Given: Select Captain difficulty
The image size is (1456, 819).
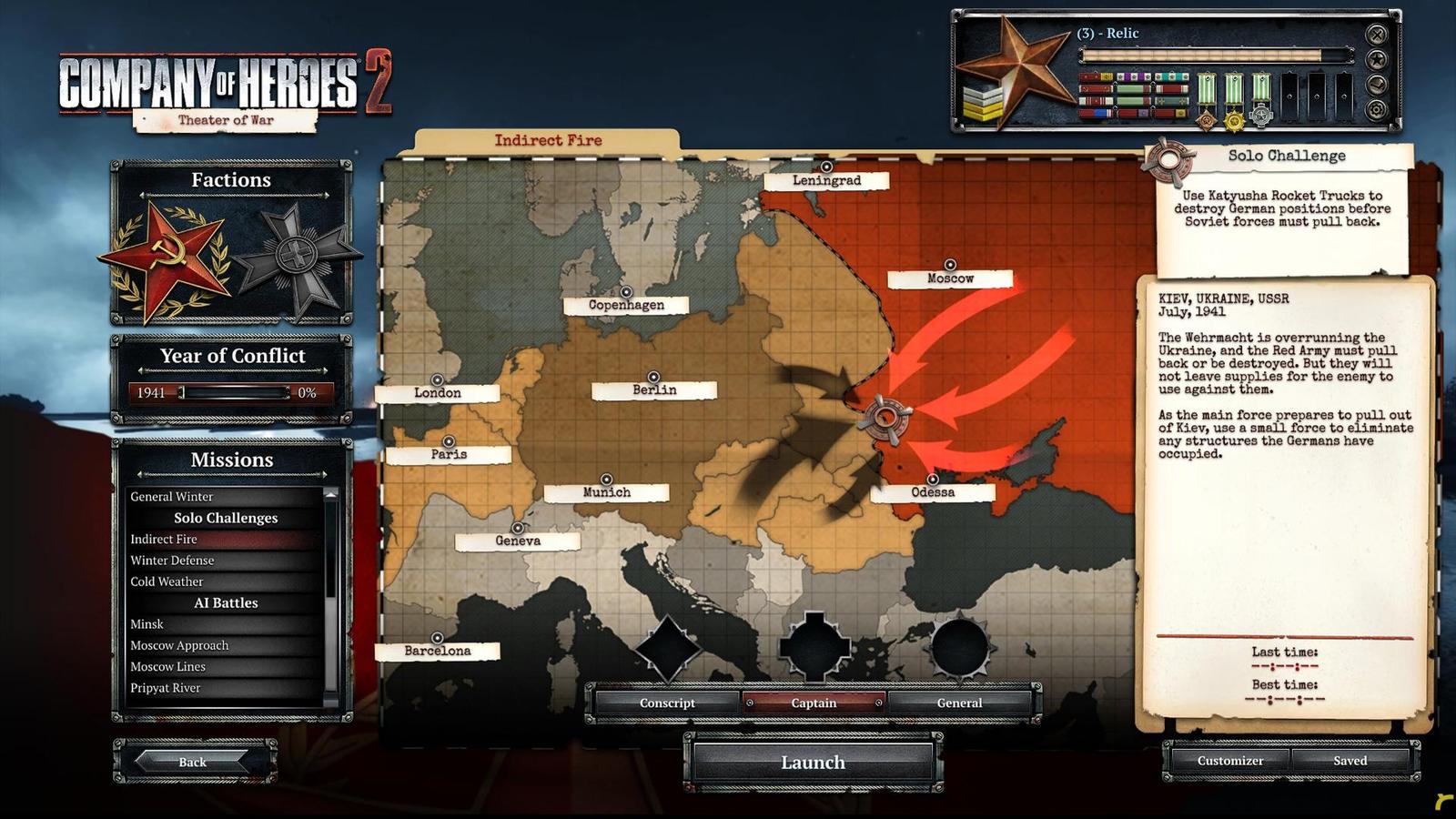Looking at the screenshot, I should pos(813,703).
